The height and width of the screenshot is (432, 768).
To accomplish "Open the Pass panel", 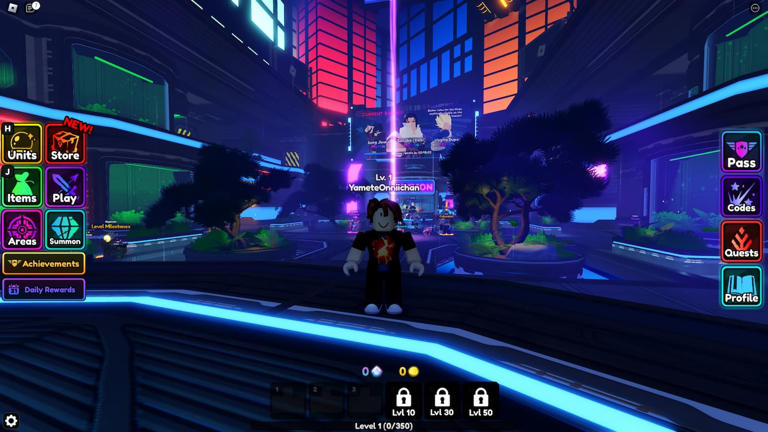I will point(741,152).
